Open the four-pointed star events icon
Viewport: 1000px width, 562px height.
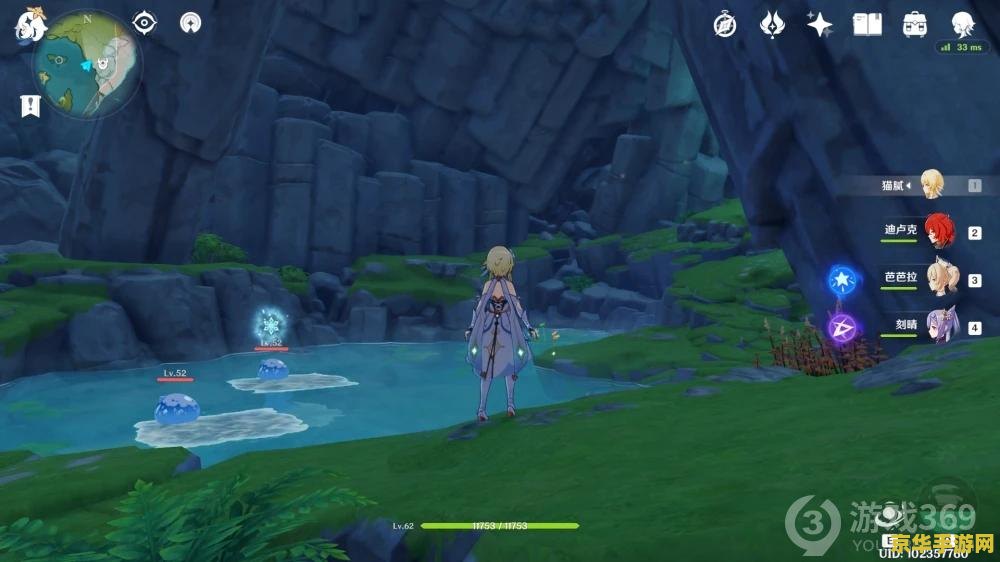click(x=820, y=25)
